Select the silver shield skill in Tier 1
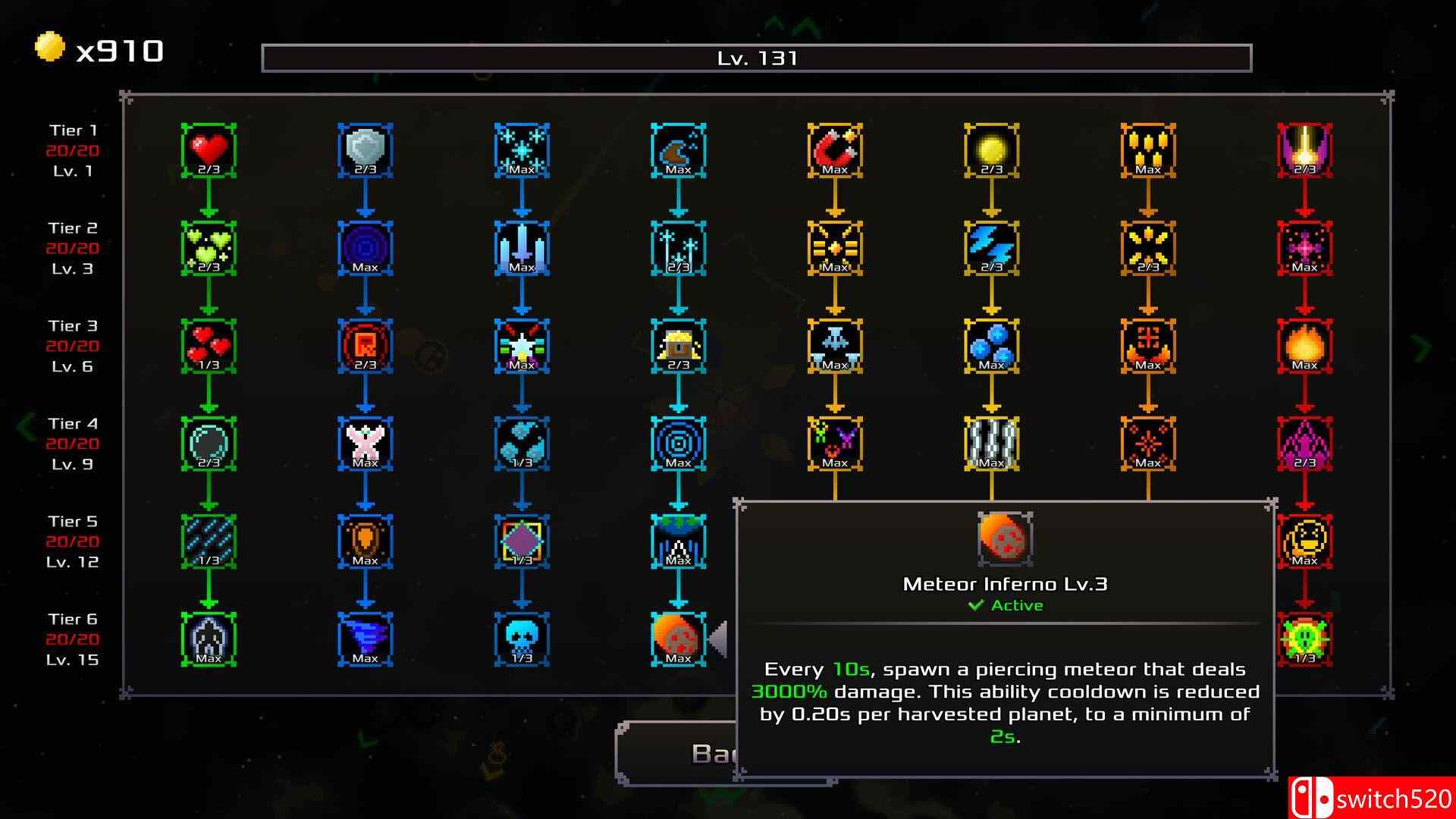The image size is (1456, 819). click(365, 149)
